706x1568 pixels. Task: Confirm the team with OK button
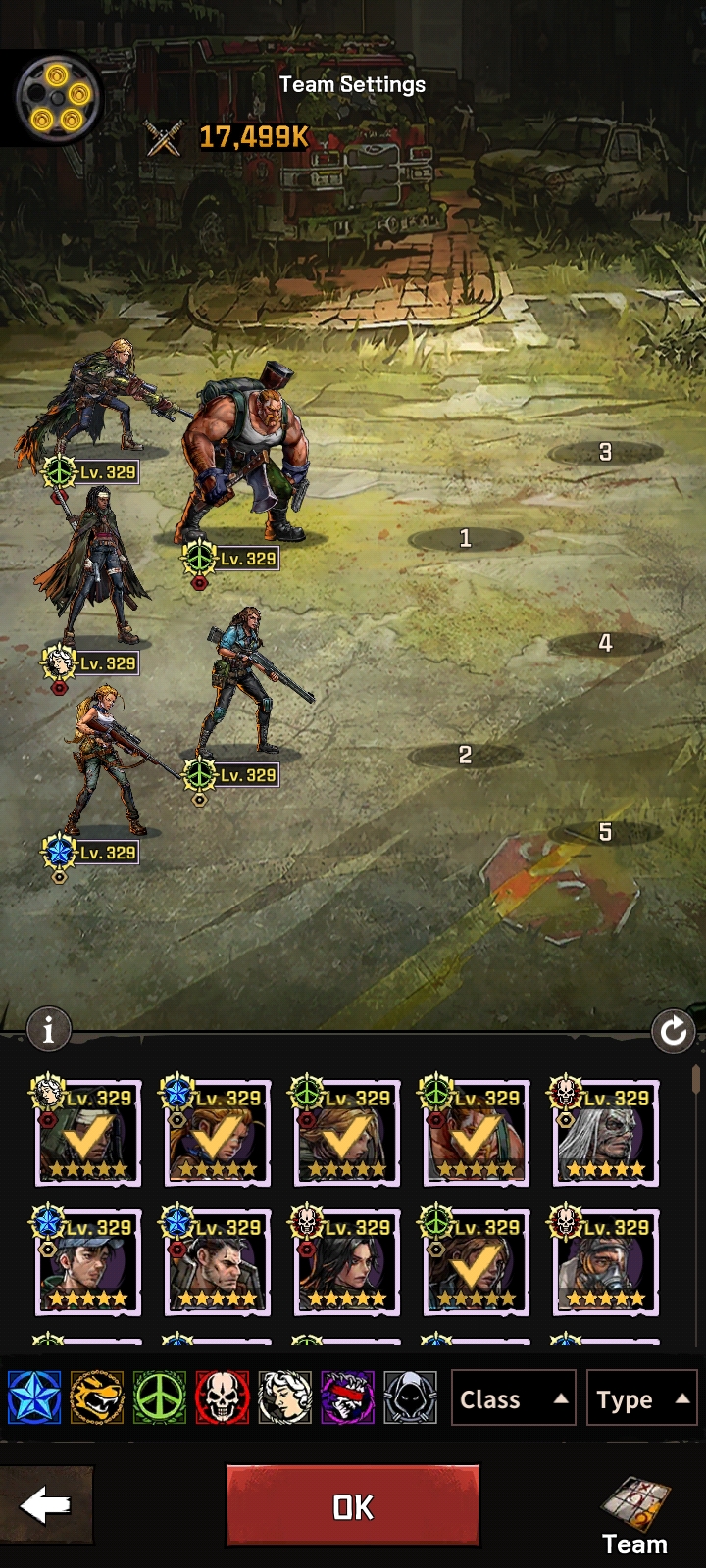353,1506
